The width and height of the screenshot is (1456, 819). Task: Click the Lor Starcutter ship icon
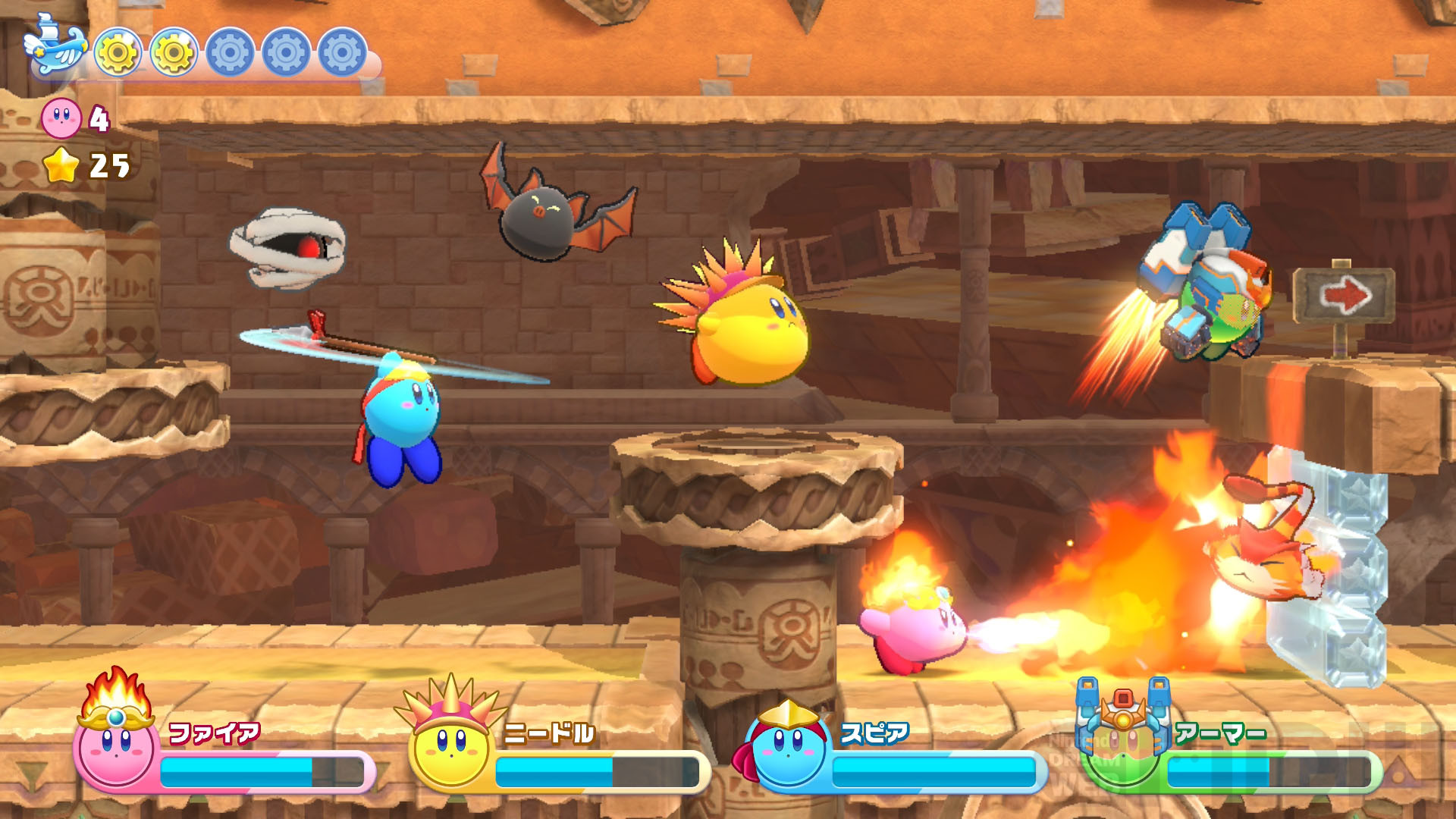pos(55,47)
